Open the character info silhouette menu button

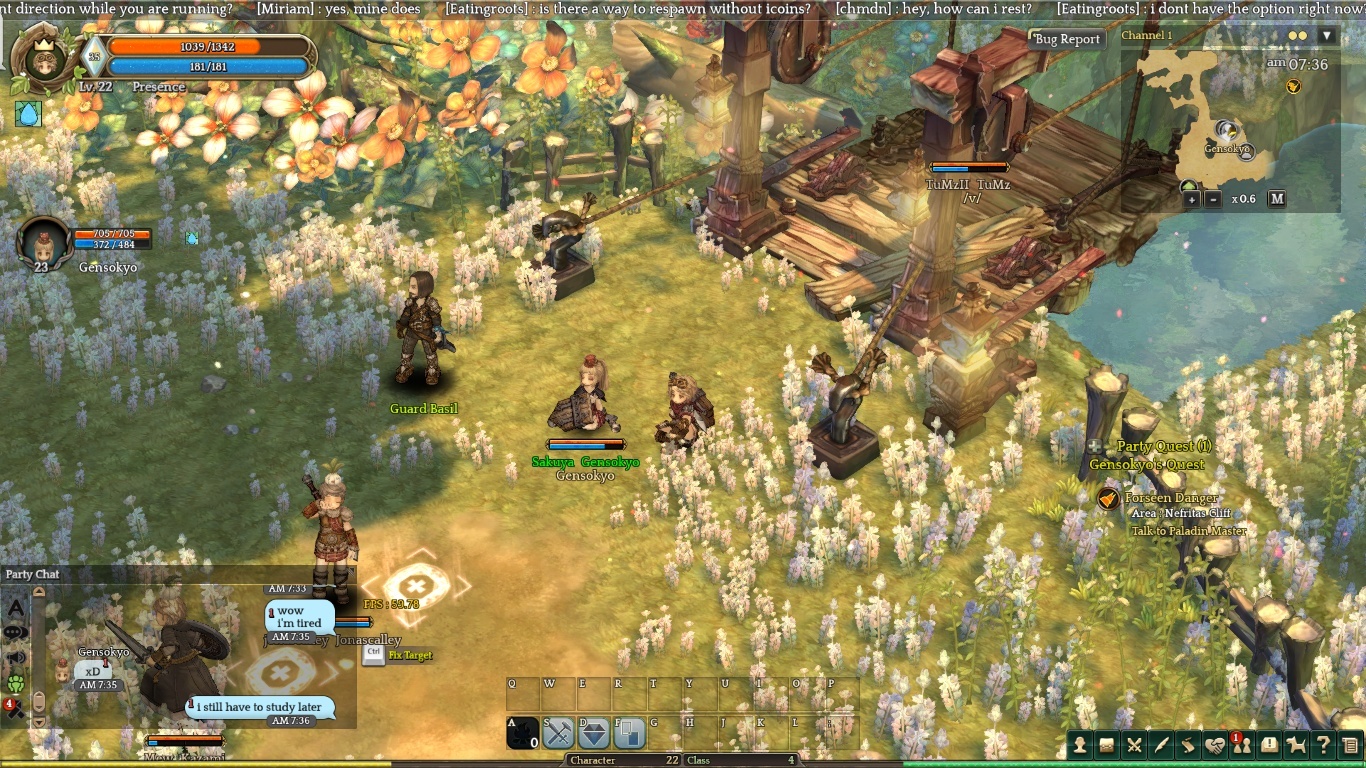pyautogui.click(x=1081, y=744)
